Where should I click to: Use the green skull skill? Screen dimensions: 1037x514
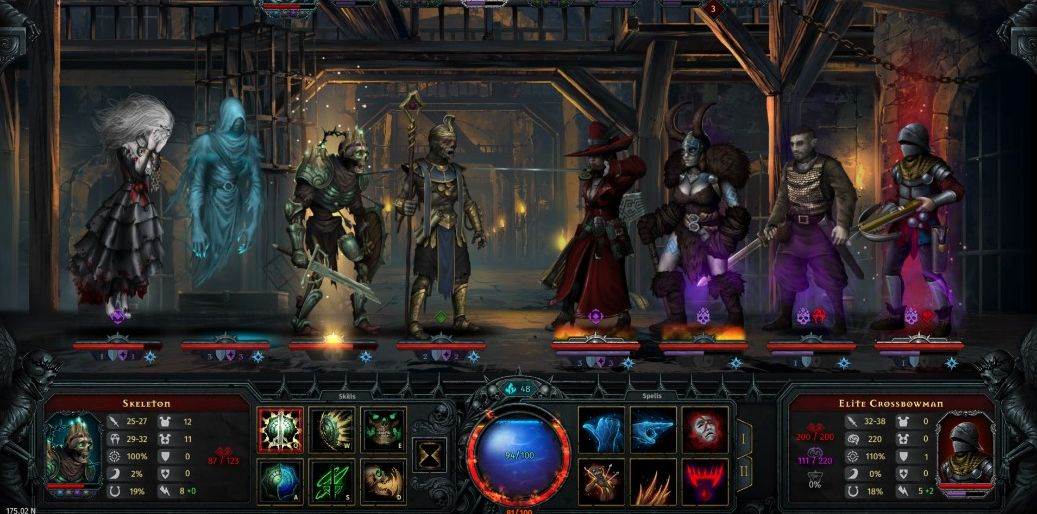383,429
